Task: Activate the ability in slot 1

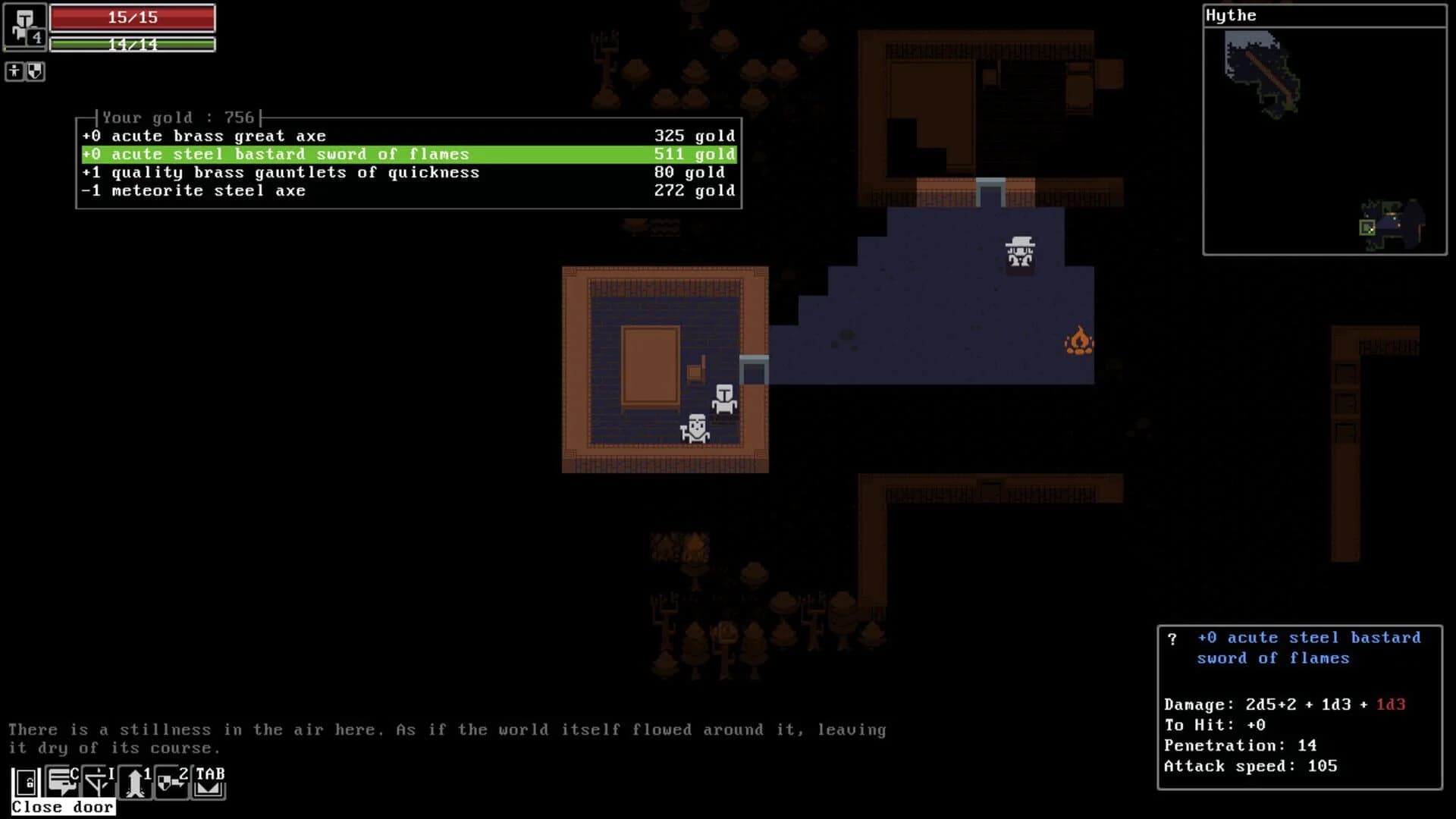Action: (133, 781)
